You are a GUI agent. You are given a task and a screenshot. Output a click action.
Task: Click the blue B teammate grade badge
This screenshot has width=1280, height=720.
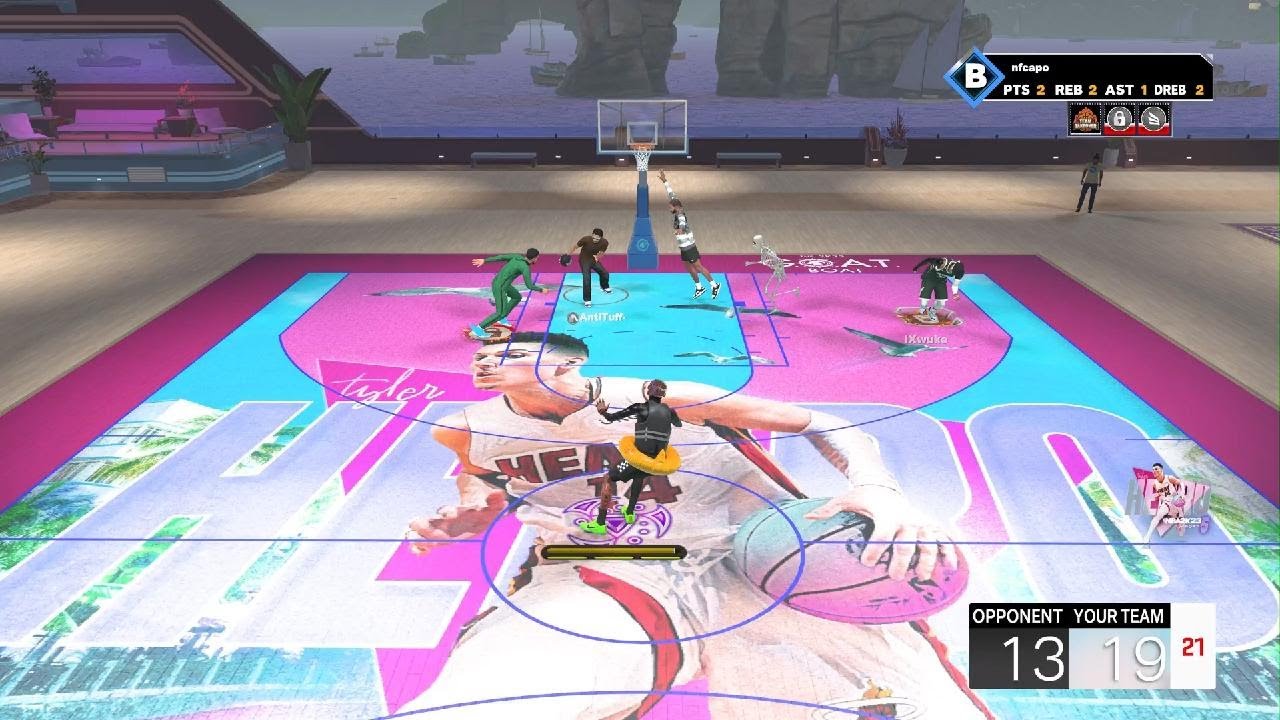coord(973,77)
